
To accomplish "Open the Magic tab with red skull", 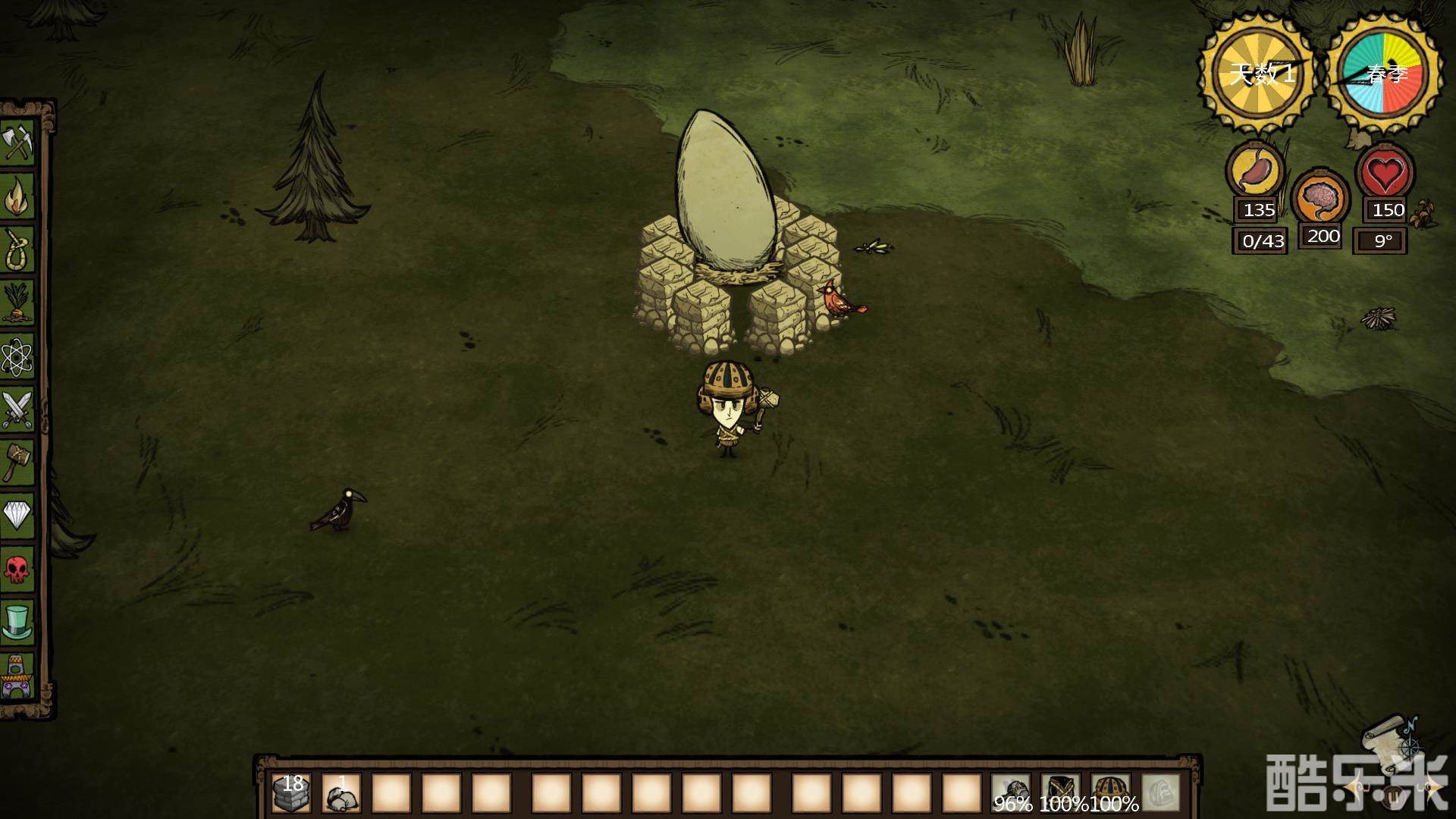I will pos(18,568).
